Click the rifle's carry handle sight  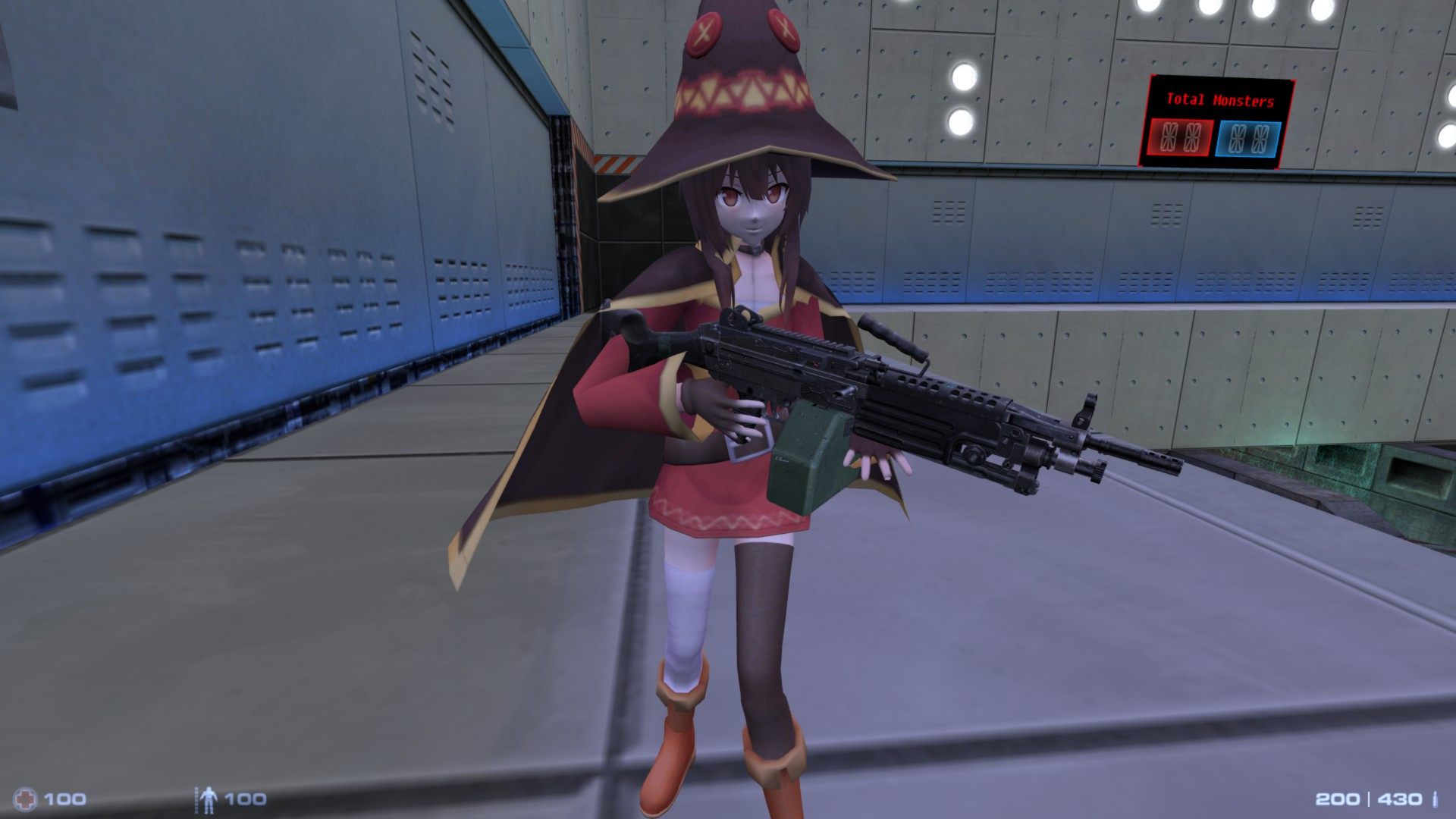891,337
